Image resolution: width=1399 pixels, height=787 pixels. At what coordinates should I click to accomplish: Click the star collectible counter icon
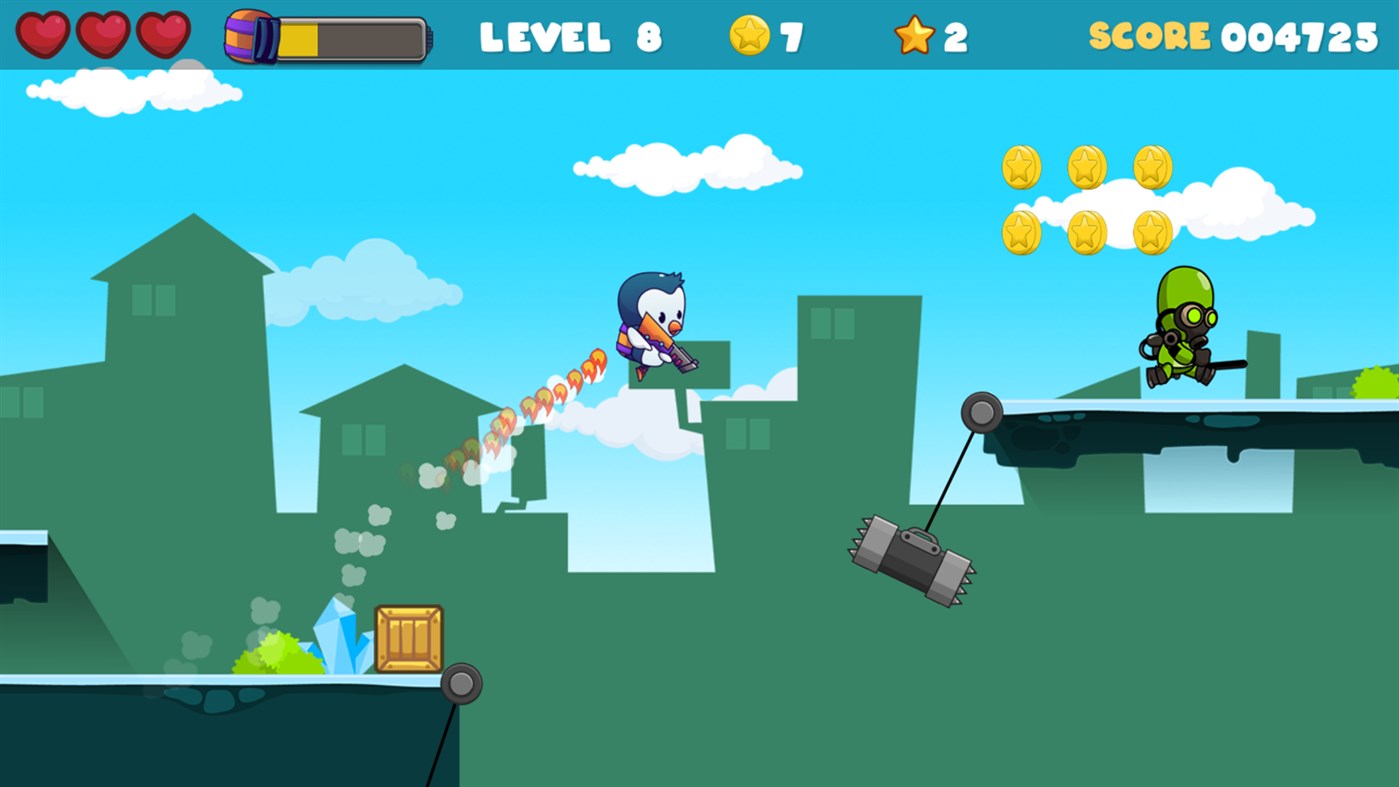[914, 33]
